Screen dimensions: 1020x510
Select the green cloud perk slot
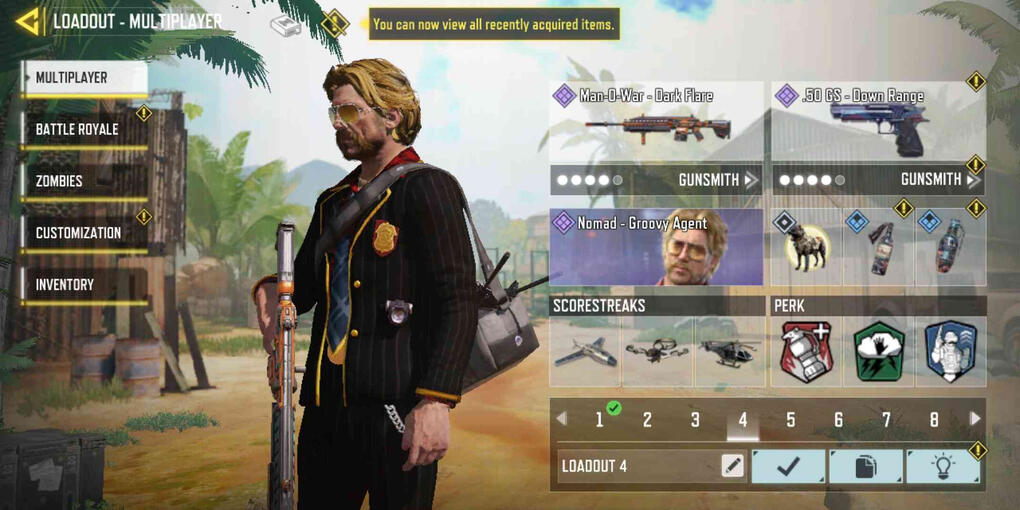[879, 353]
